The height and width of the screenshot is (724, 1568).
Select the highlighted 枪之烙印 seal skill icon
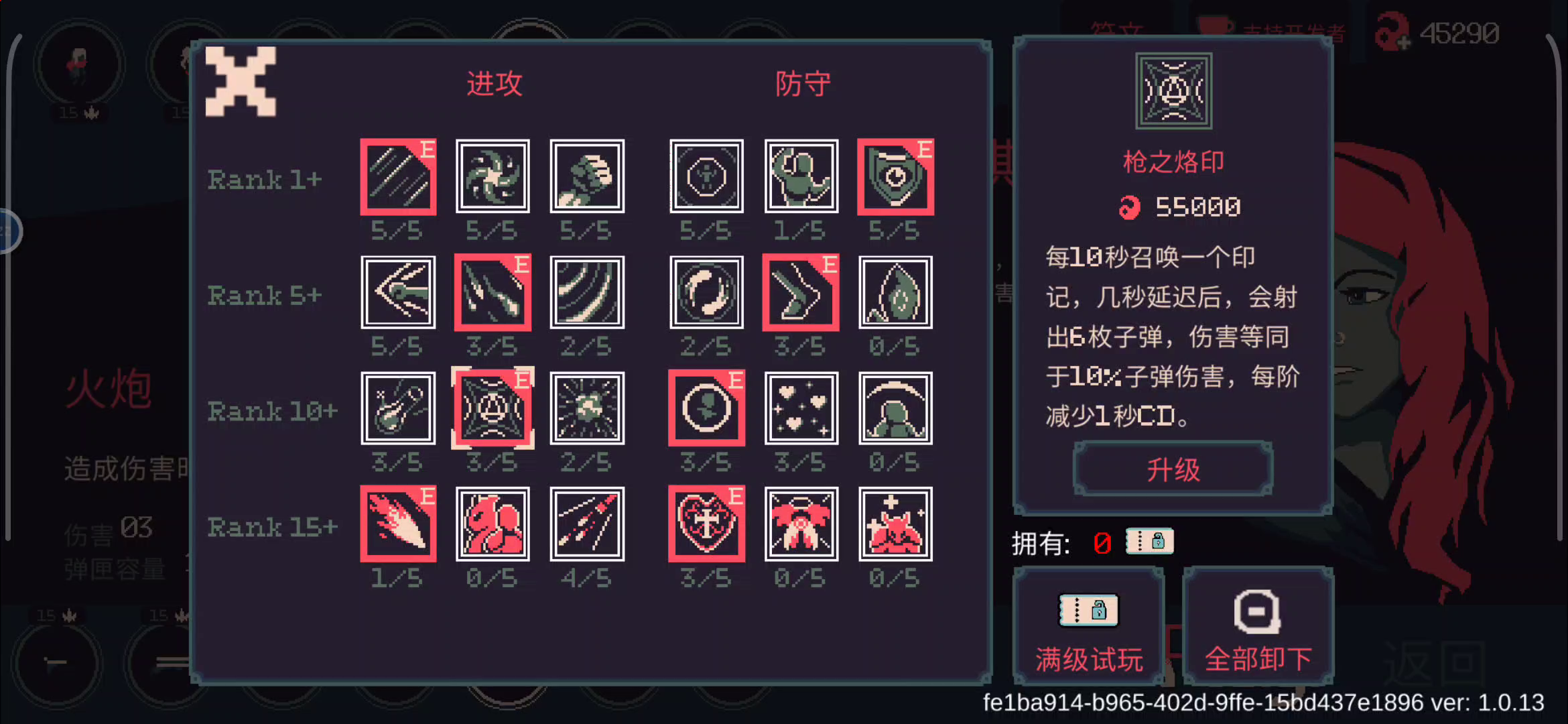click(x=493, y=408)
